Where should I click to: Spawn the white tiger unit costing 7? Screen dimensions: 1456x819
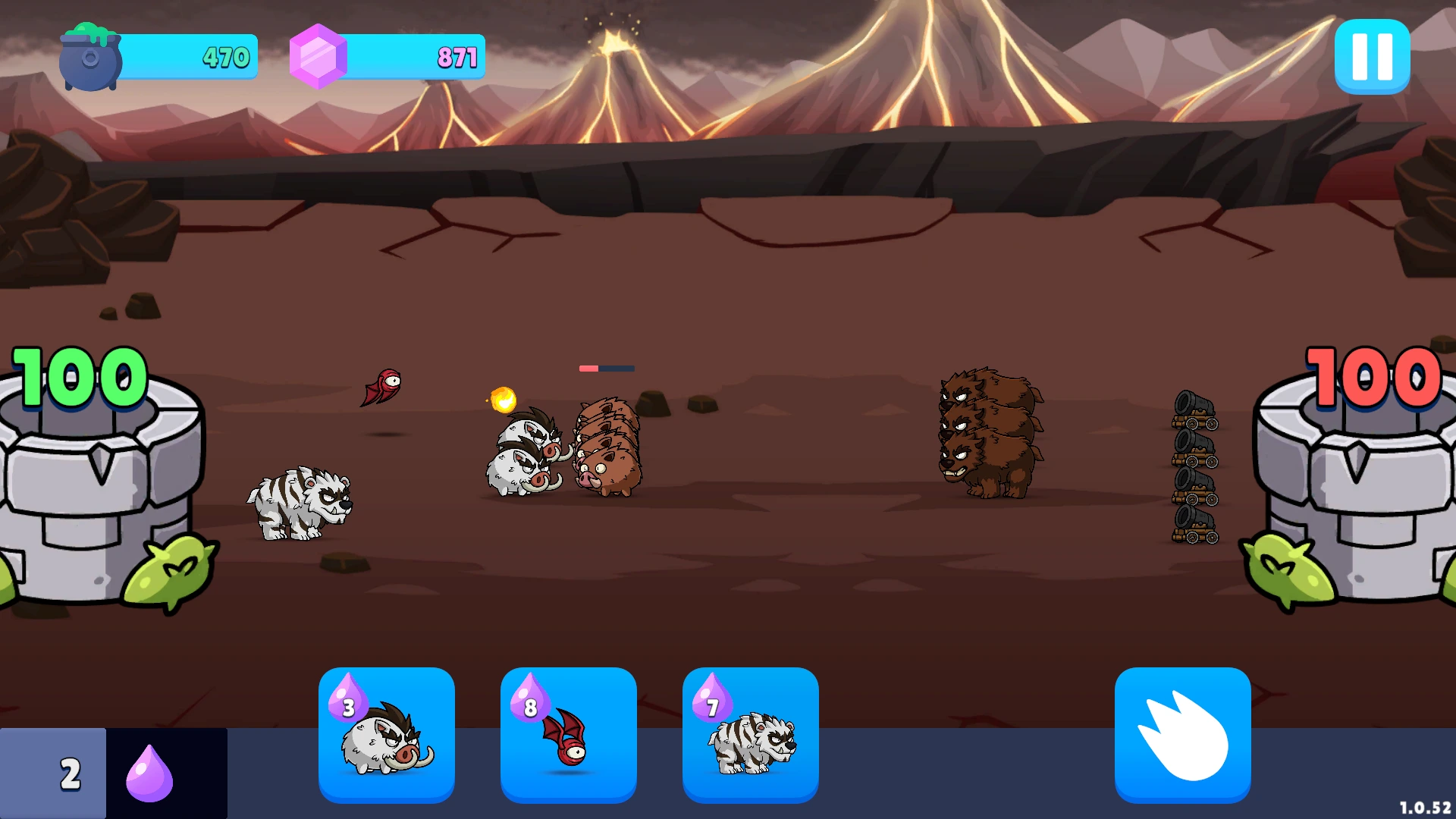[751, 734]
